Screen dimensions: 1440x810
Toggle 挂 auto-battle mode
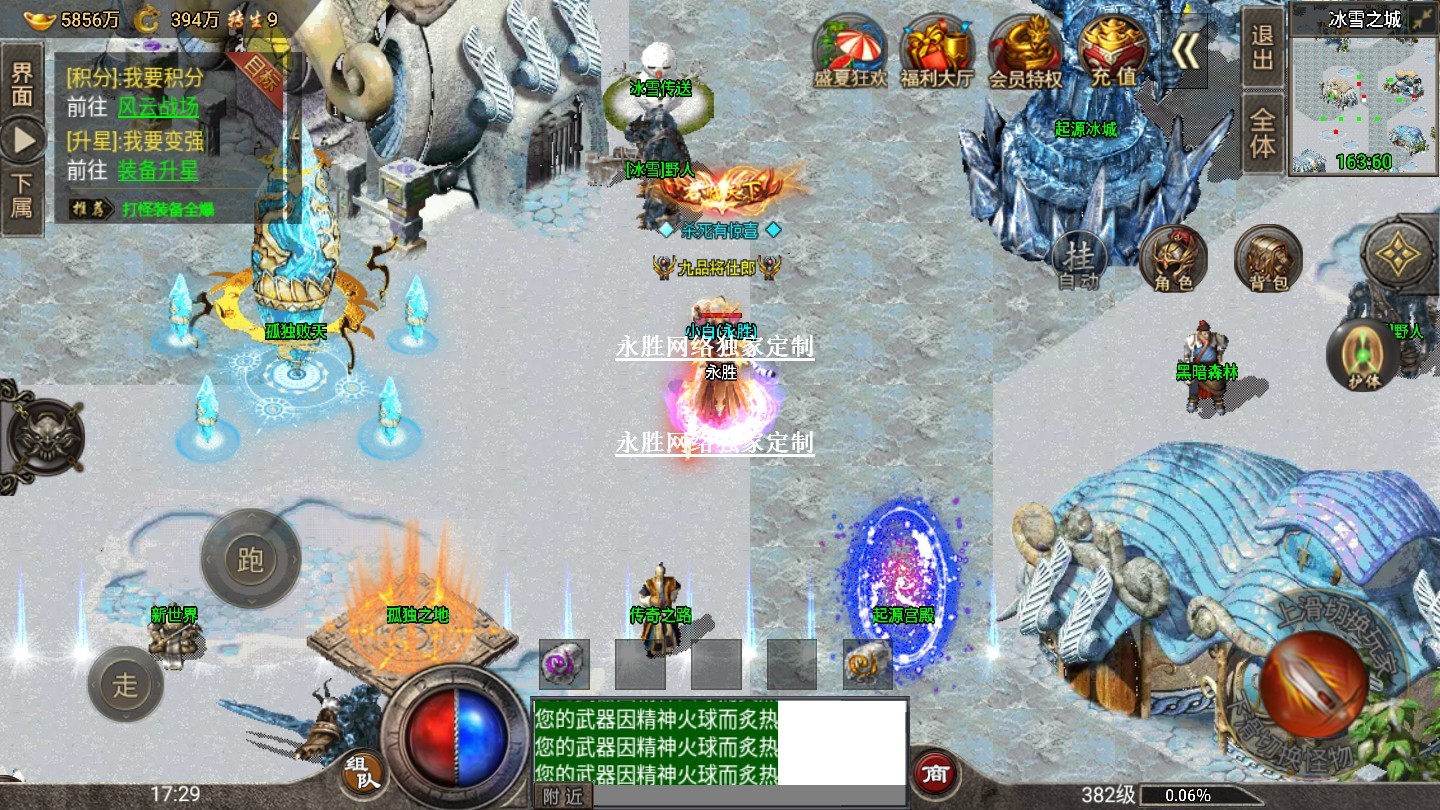pos(1079,260)
